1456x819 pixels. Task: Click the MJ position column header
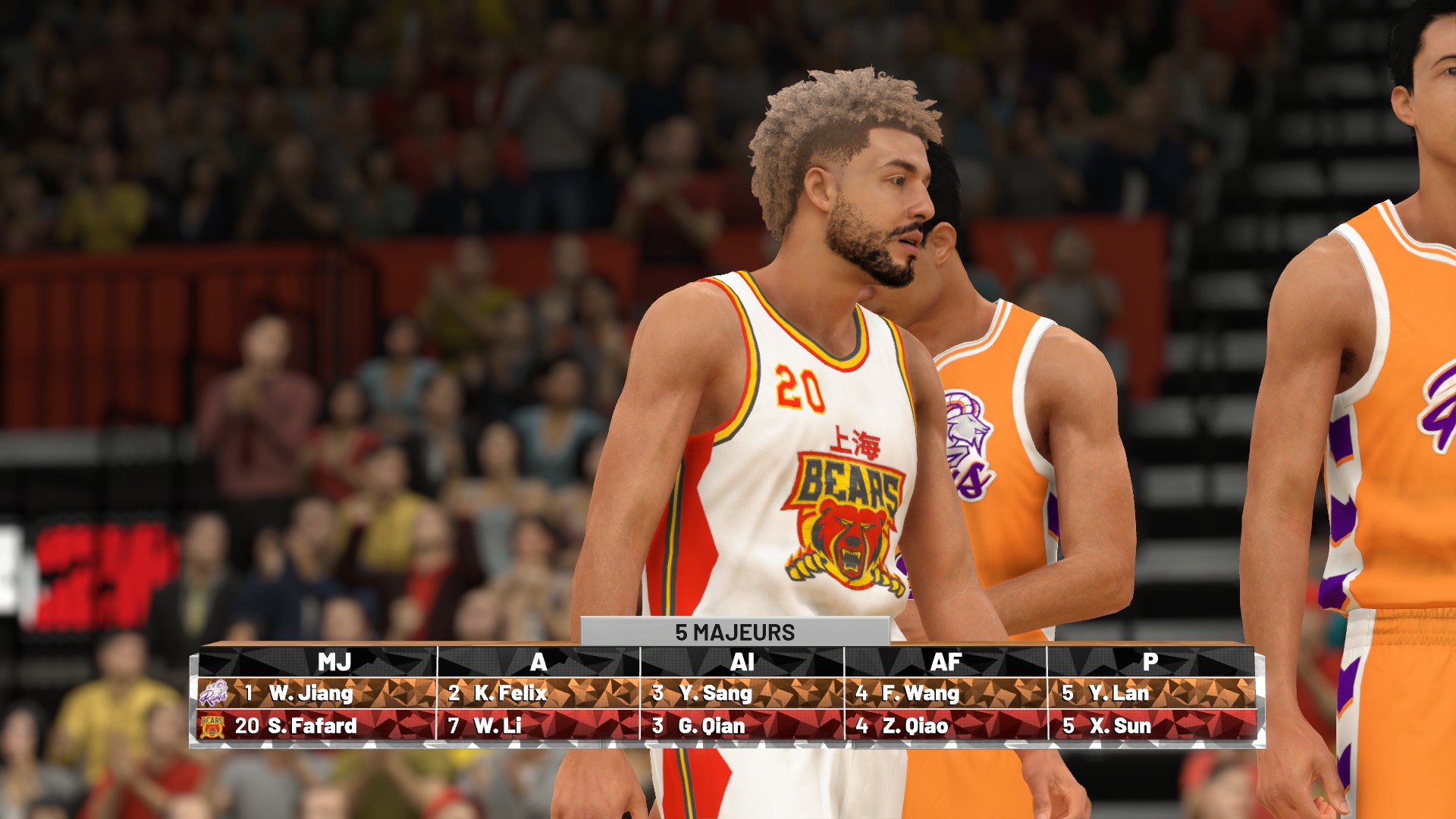pyautogui.click(x=334, y=662)
